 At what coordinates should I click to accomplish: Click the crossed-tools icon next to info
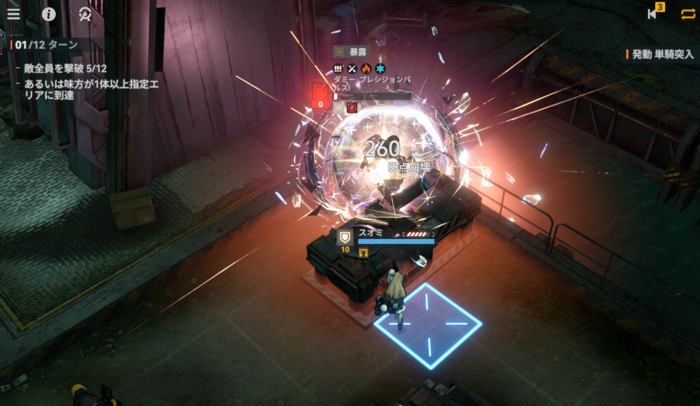coord(85,14)
